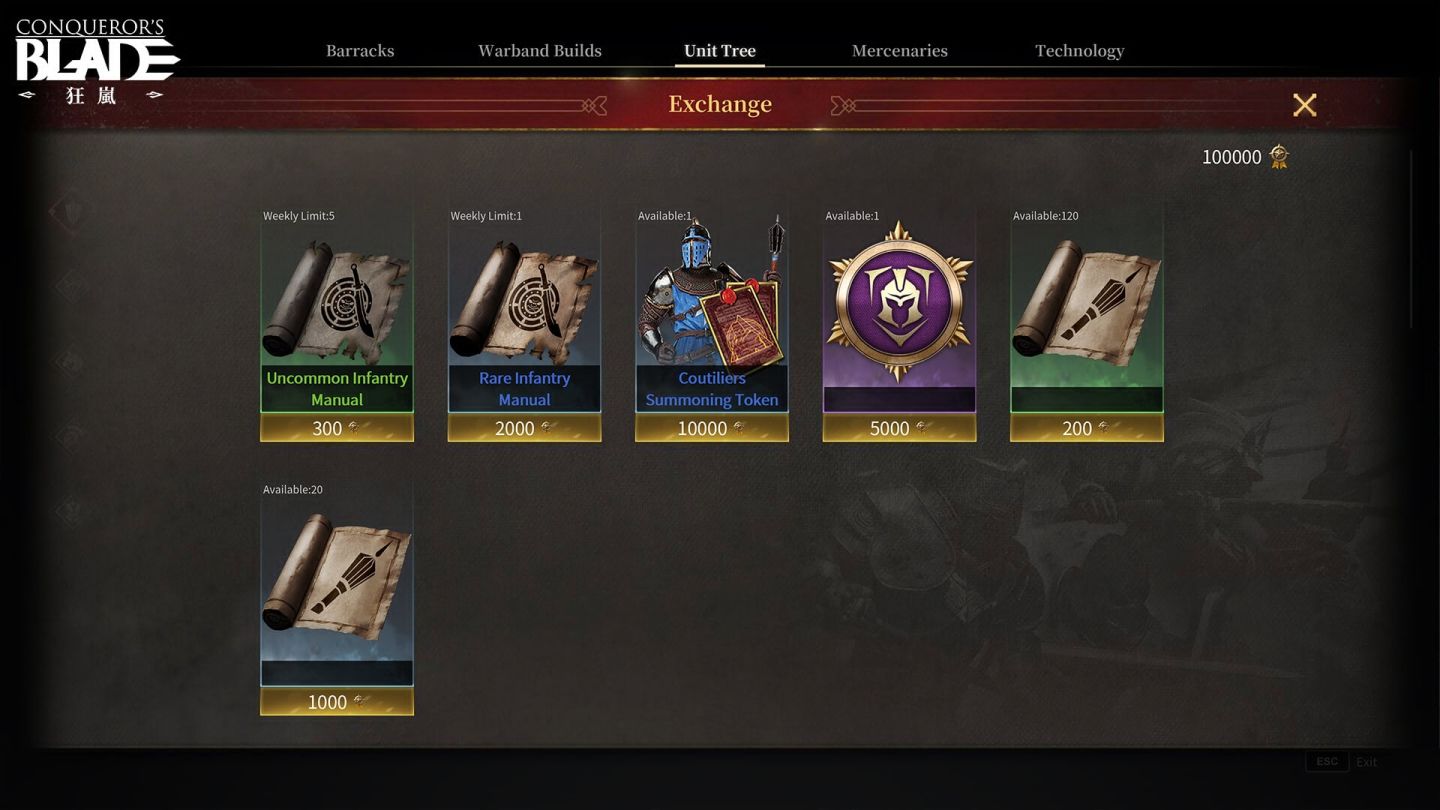Buy the blue scroll for 1000
Viewport: 1440px width, 810px height.
pos(337,702)
